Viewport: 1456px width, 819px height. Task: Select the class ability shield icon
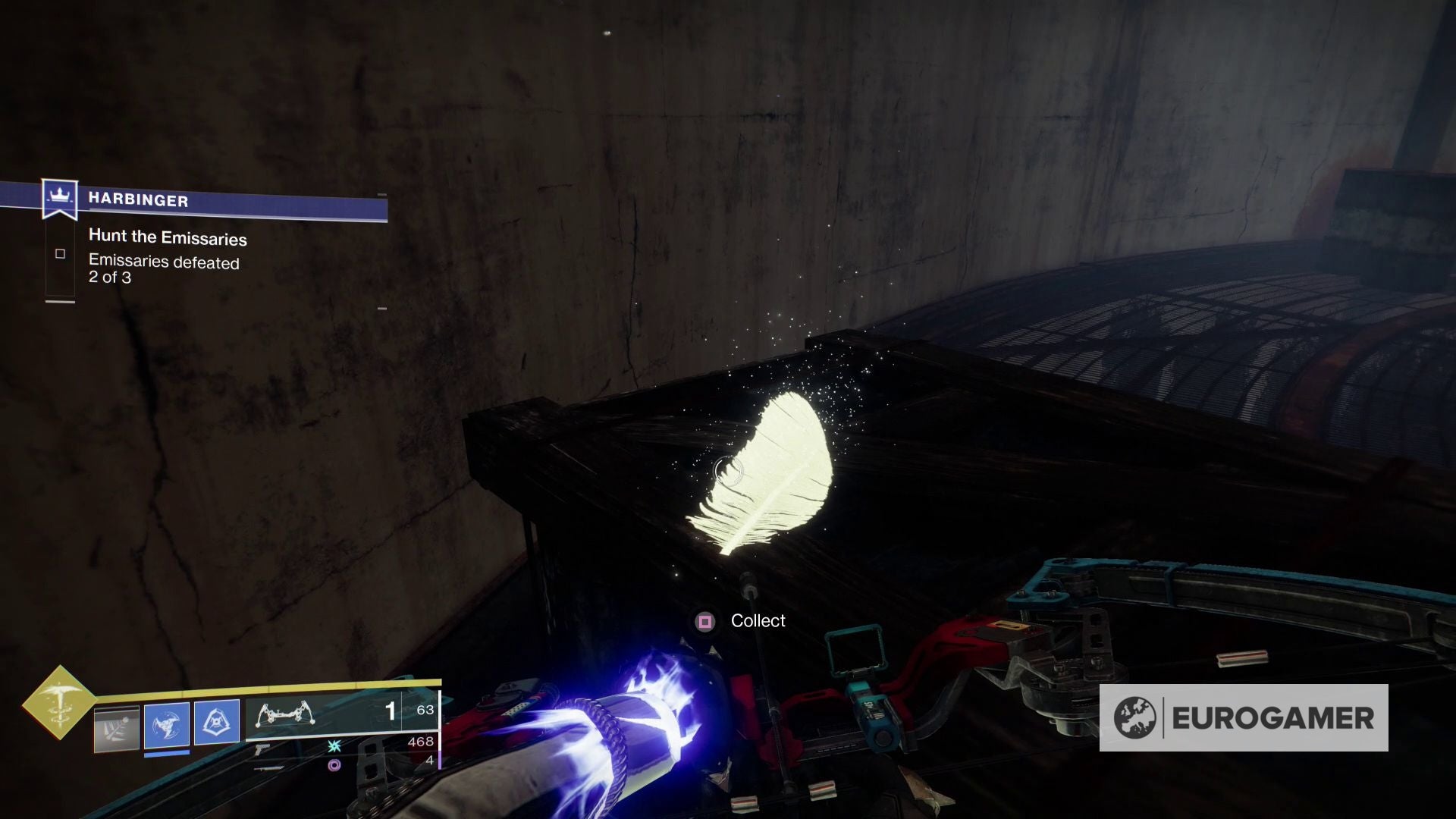[216, 721]
